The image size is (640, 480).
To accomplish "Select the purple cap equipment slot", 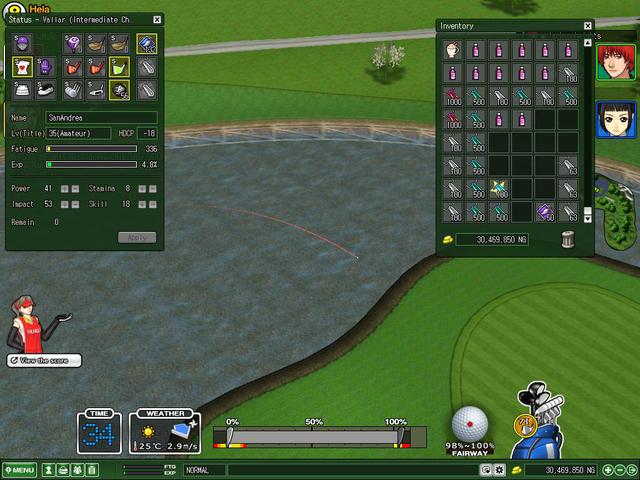I will [x=22, y=44].
